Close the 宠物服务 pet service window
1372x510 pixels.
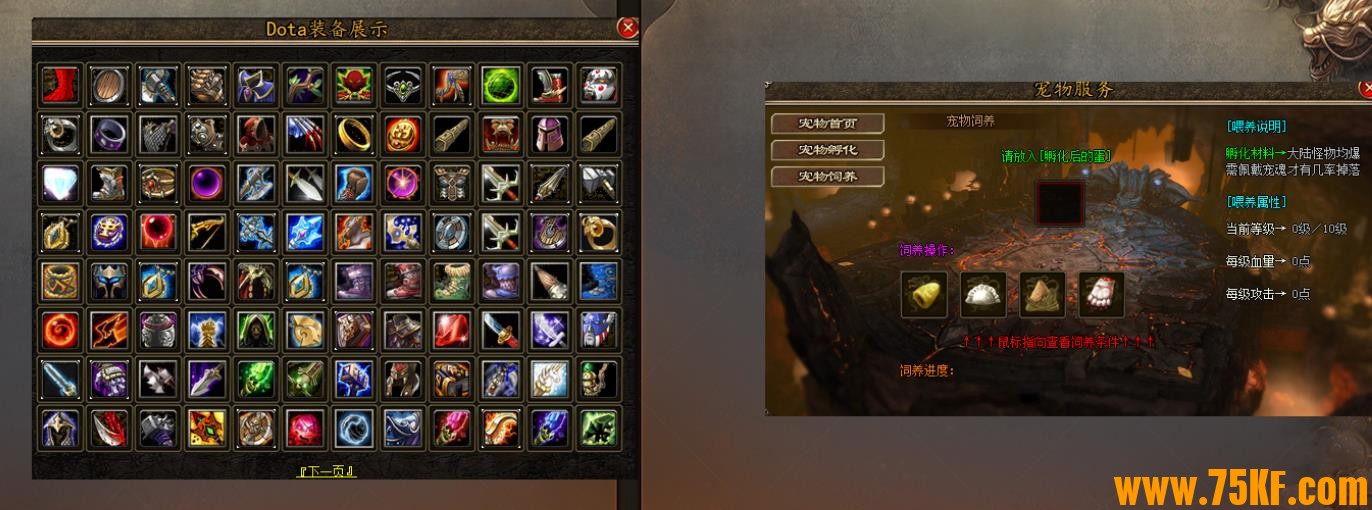(1366, 89)
